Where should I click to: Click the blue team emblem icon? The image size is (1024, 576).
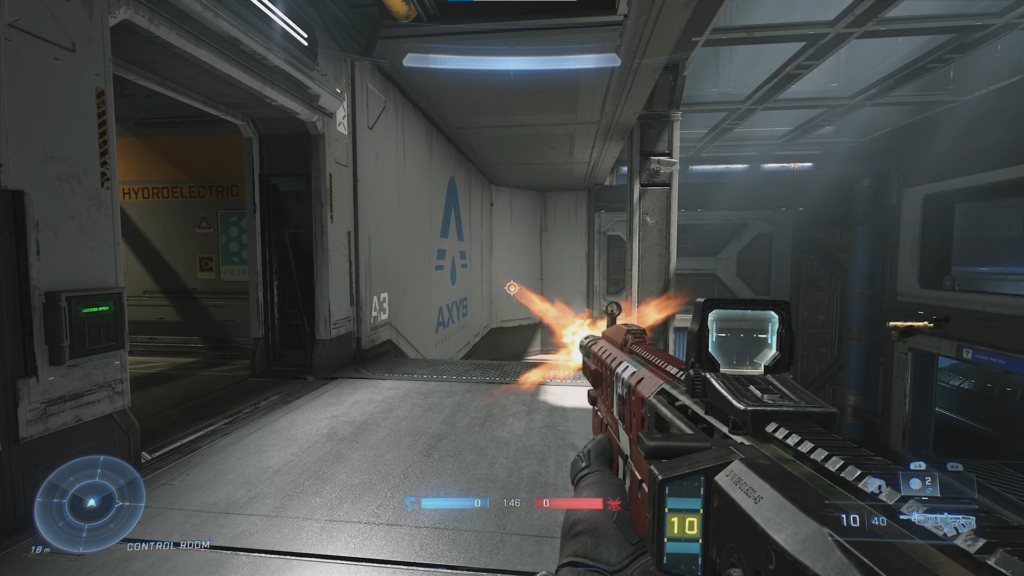pyautogui.click(x=410, y=503)
